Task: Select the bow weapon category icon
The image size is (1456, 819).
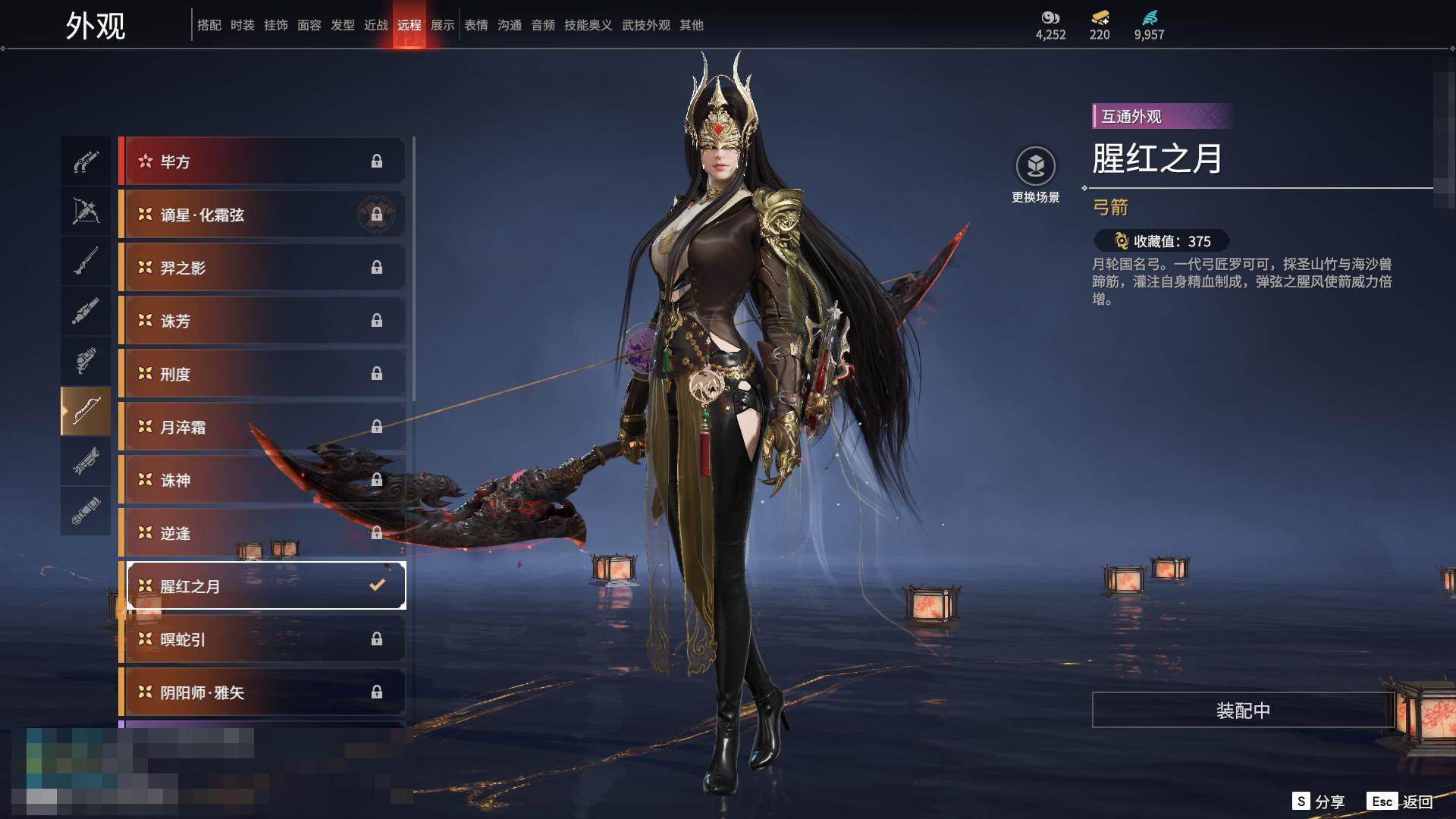Action: 86,410
